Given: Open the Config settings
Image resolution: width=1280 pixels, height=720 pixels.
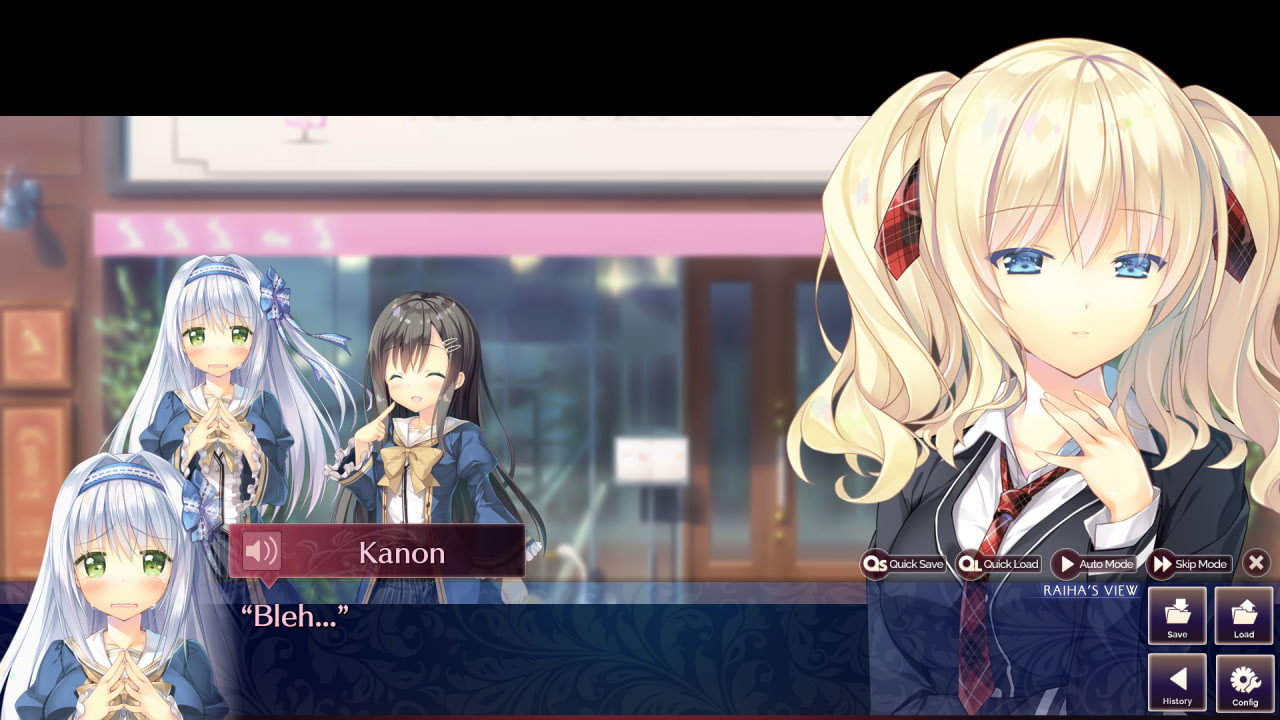Looking at the screenshot, I should coord(1244,682).
